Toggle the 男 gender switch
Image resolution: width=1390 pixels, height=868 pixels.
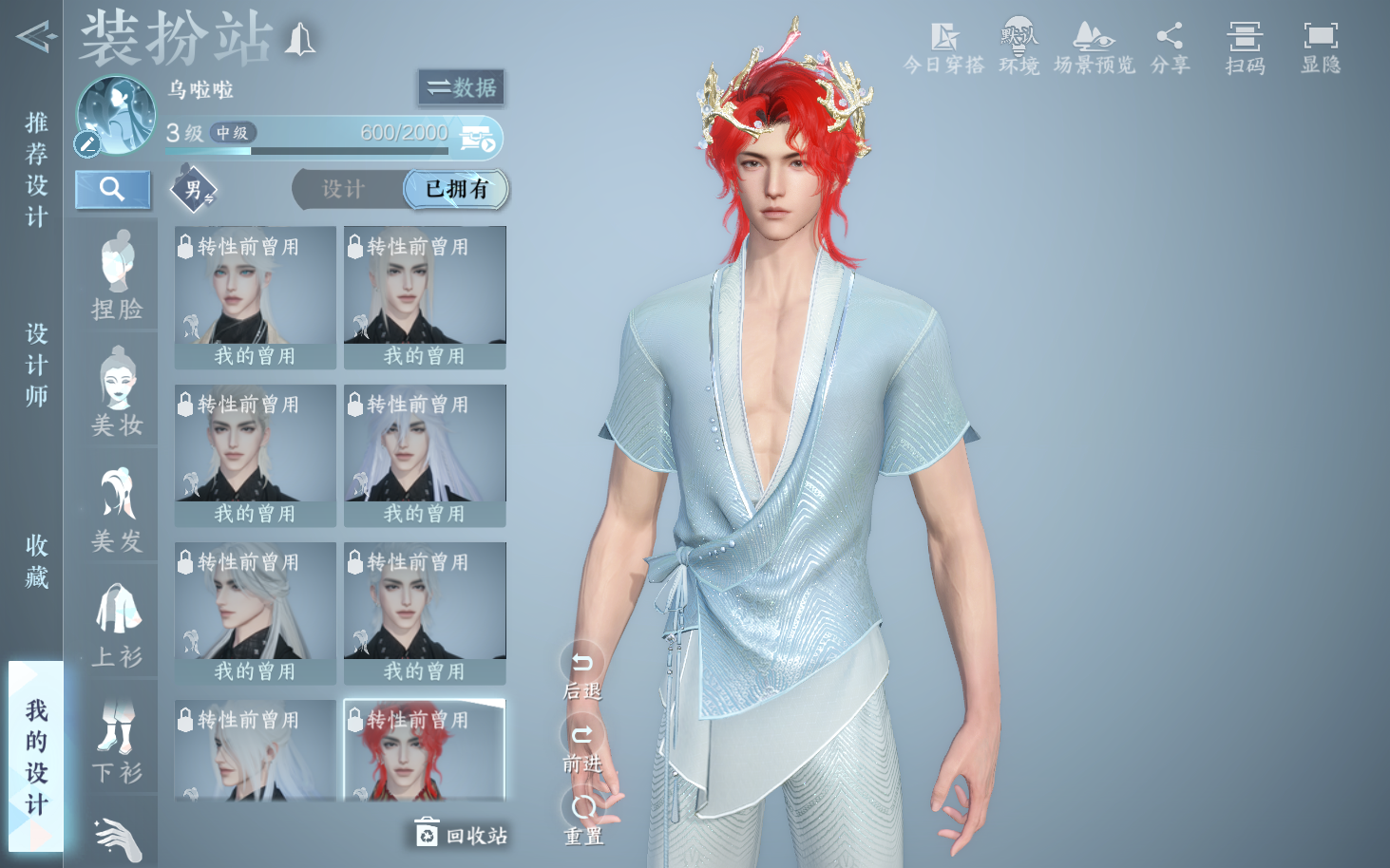(193, 189)
